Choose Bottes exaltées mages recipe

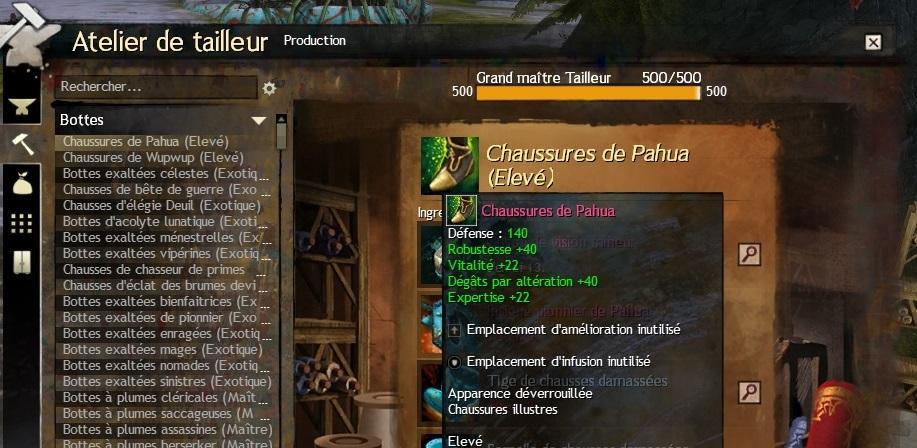[162, 349]
